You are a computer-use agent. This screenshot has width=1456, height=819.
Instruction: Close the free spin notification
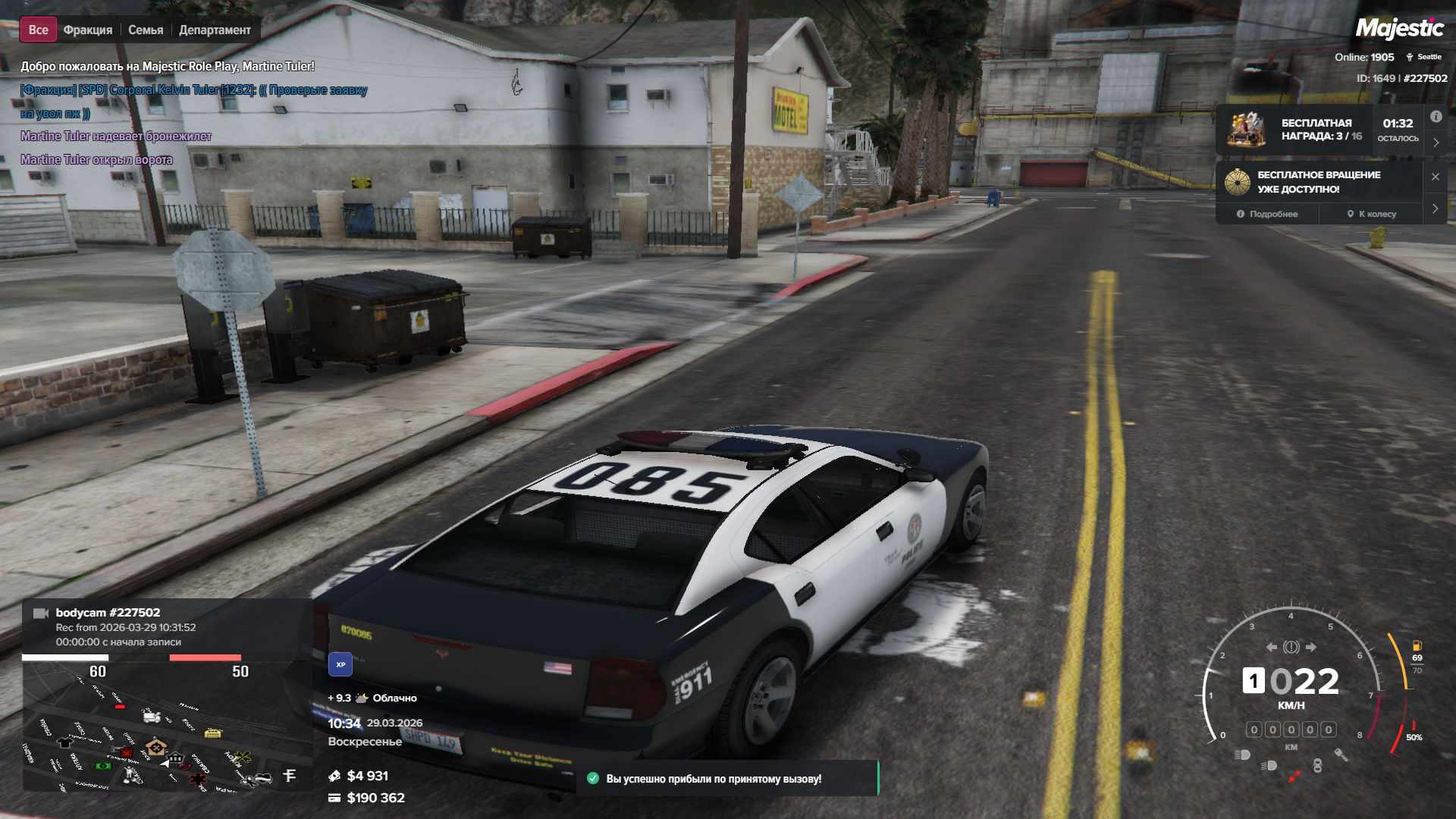point(1436,177)
